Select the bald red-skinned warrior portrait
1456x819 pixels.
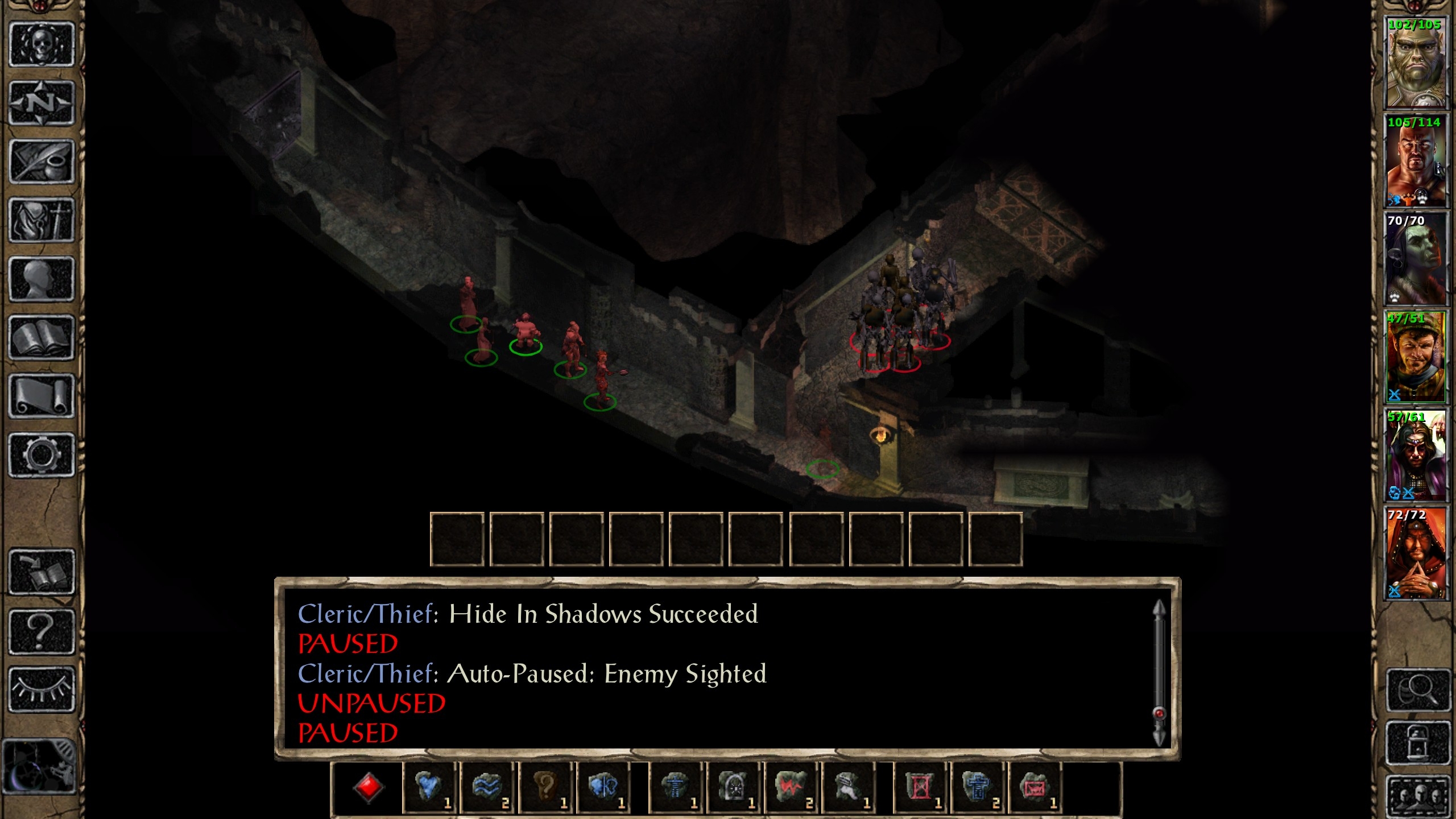(1415, 161)
